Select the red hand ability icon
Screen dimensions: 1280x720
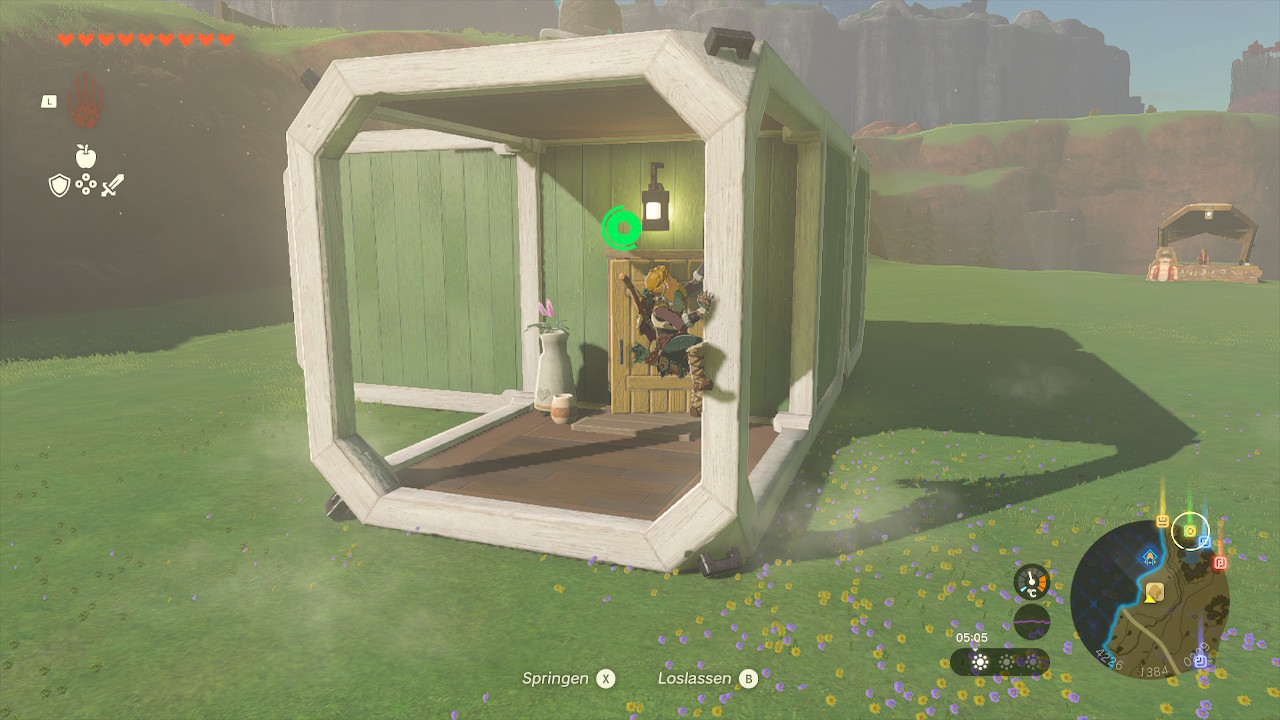pos(86,102)
